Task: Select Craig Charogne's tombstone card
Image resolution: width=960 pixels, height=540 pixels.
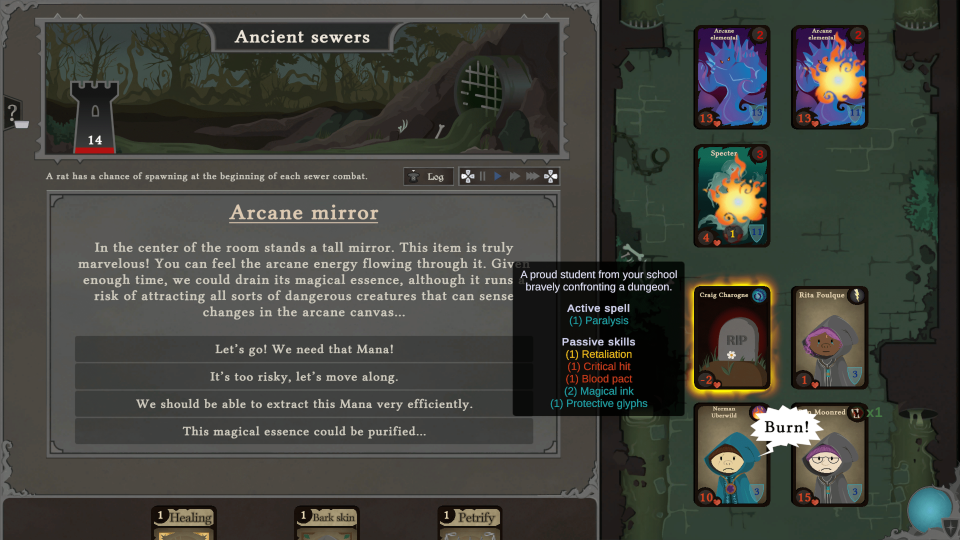Action: [x=731, y=338]
